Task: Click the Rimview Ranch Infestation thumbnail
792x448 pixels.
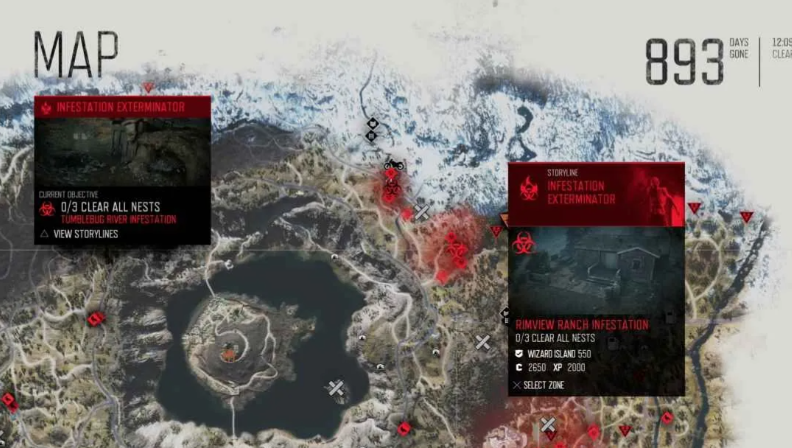Action: pos(596,271)
